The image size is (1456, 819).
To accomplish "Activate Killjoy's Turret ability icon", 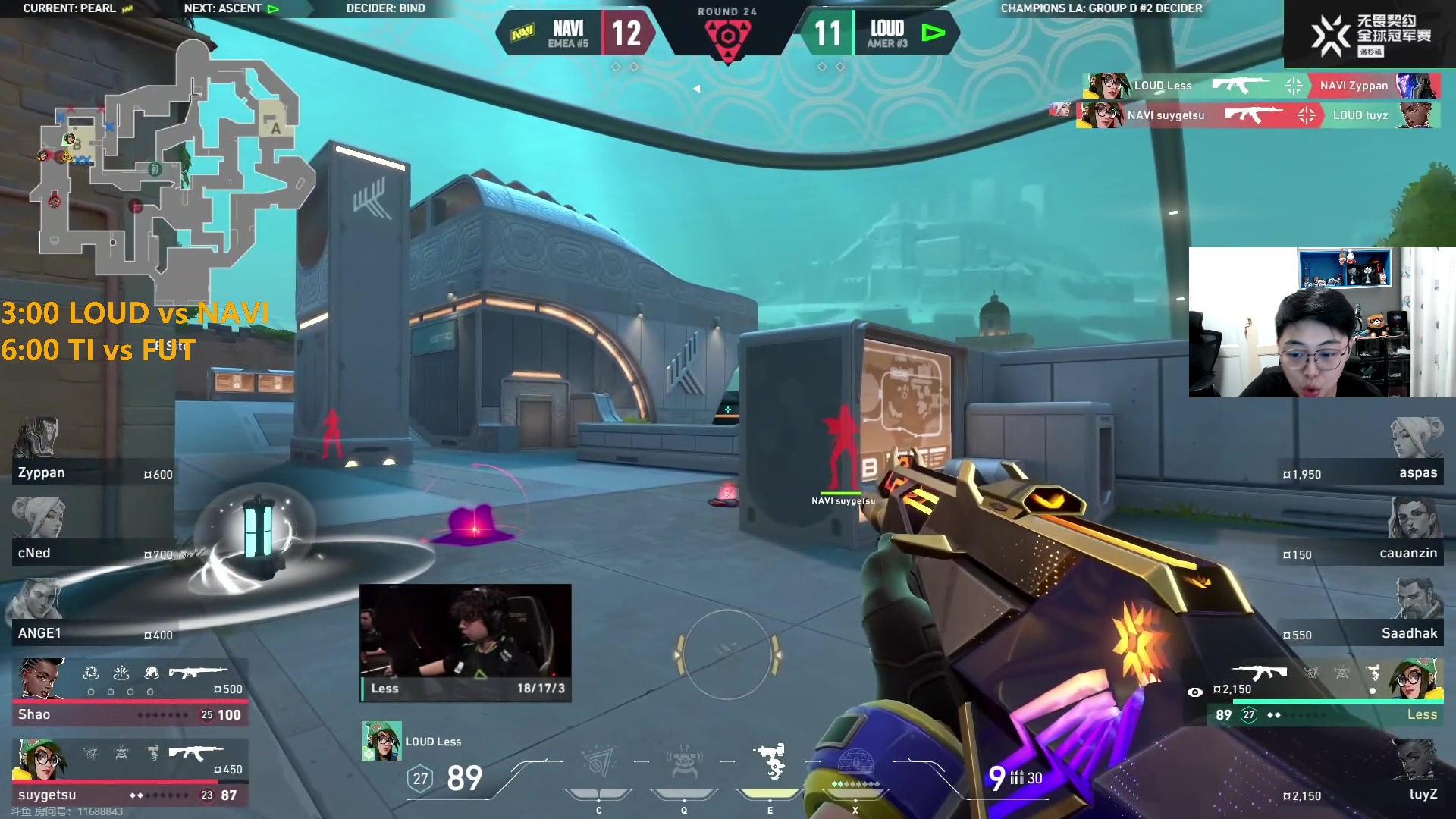I will (771, 762).
